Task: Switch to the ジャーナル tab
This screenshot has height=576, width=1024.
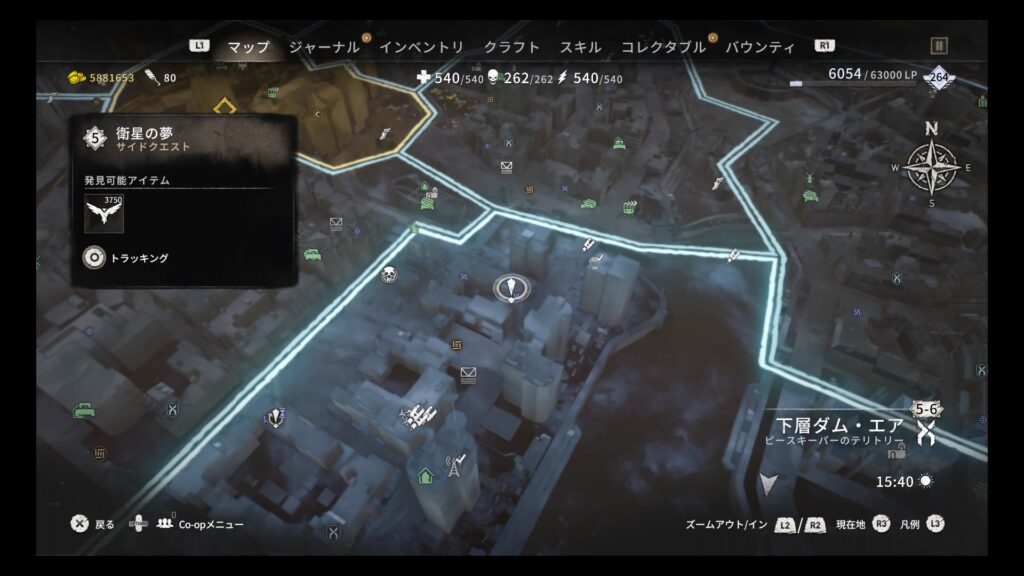Action: pyautogui.click(x=323, y=47)
